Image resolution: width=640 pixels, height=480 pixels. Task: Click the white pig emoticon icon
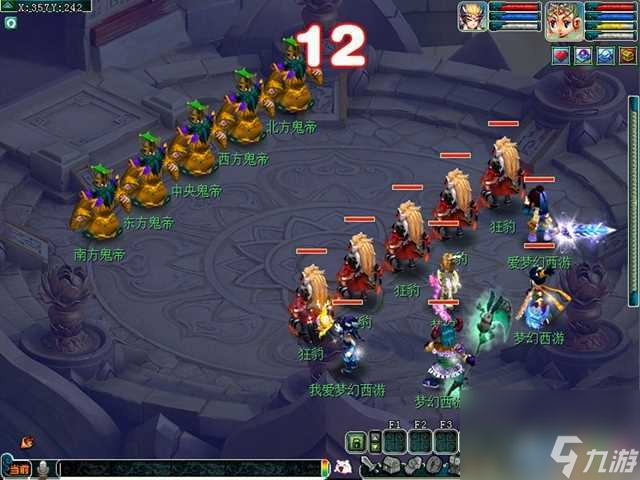pos(343,467)
